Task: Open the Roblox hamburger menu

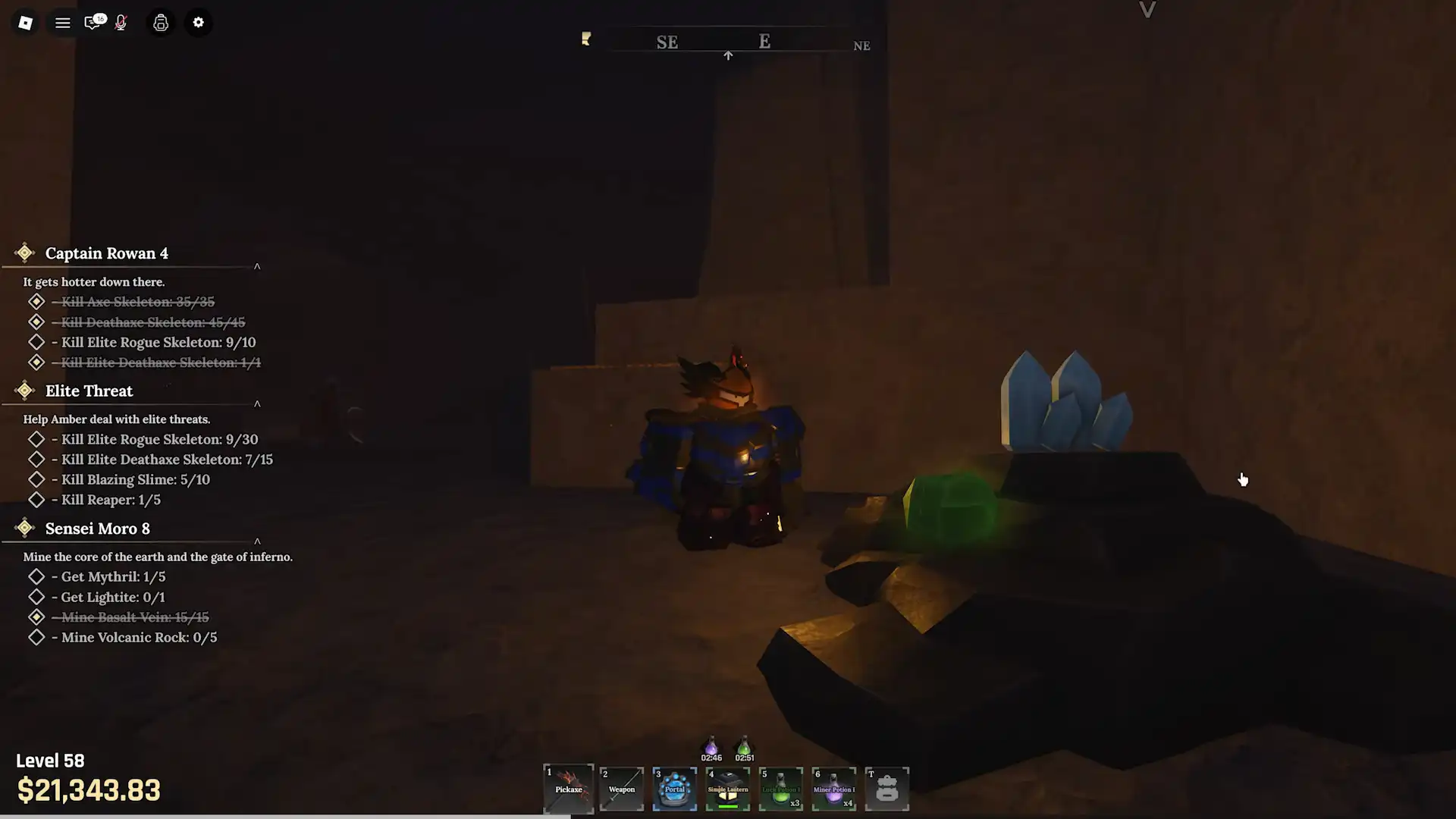Action: tap(63, 23)
